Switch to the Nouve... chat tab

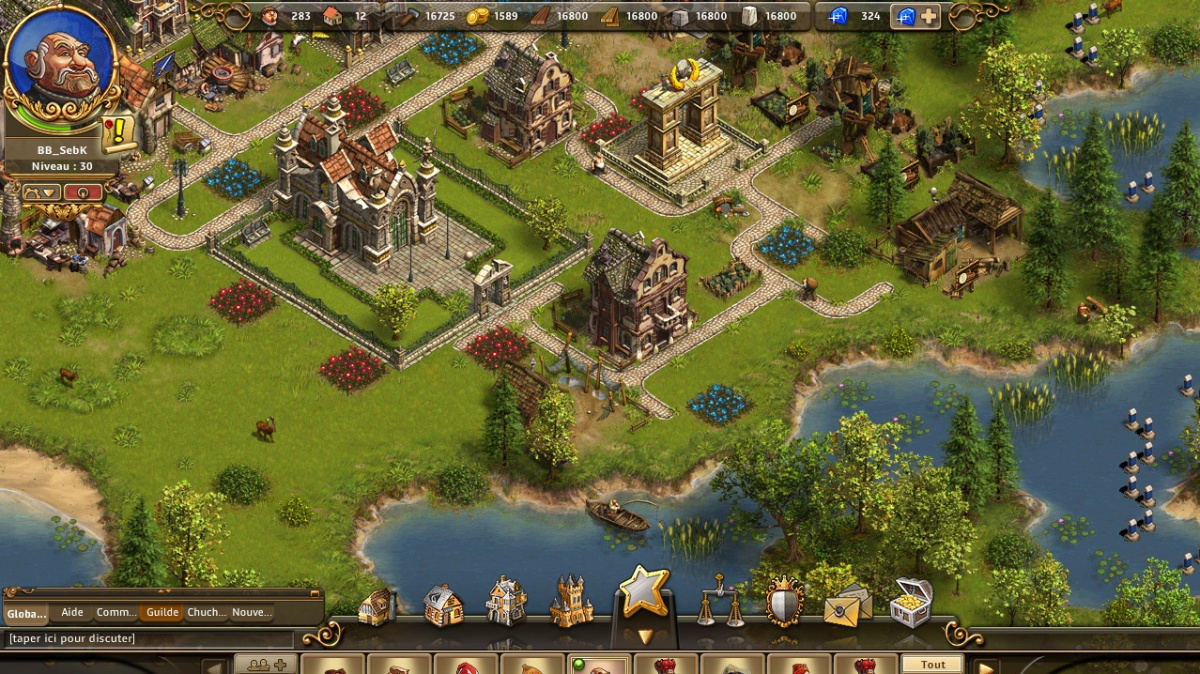tap(251, 613)
